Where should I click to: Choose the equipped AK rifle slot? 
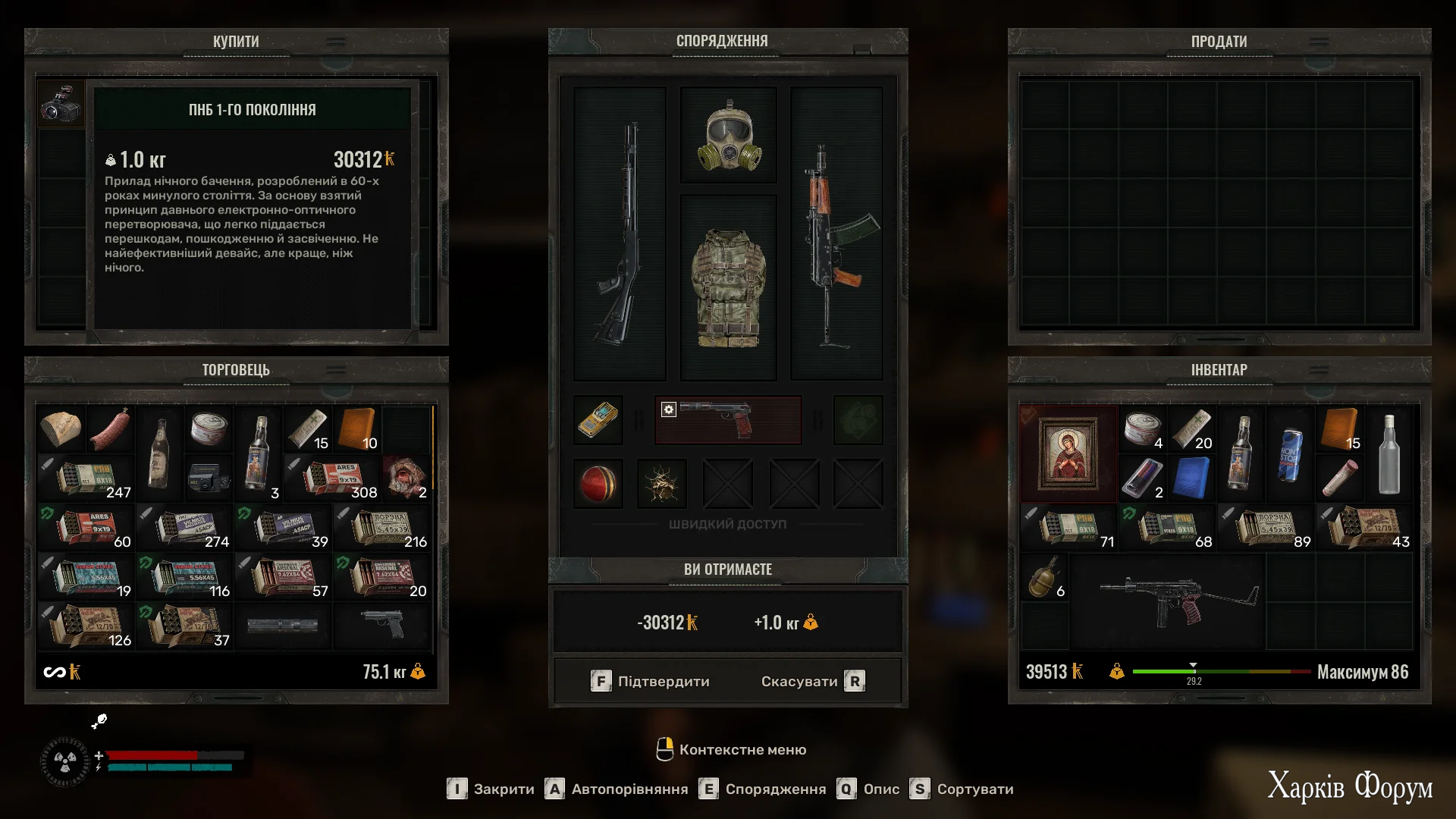click(x=836, y=234)
